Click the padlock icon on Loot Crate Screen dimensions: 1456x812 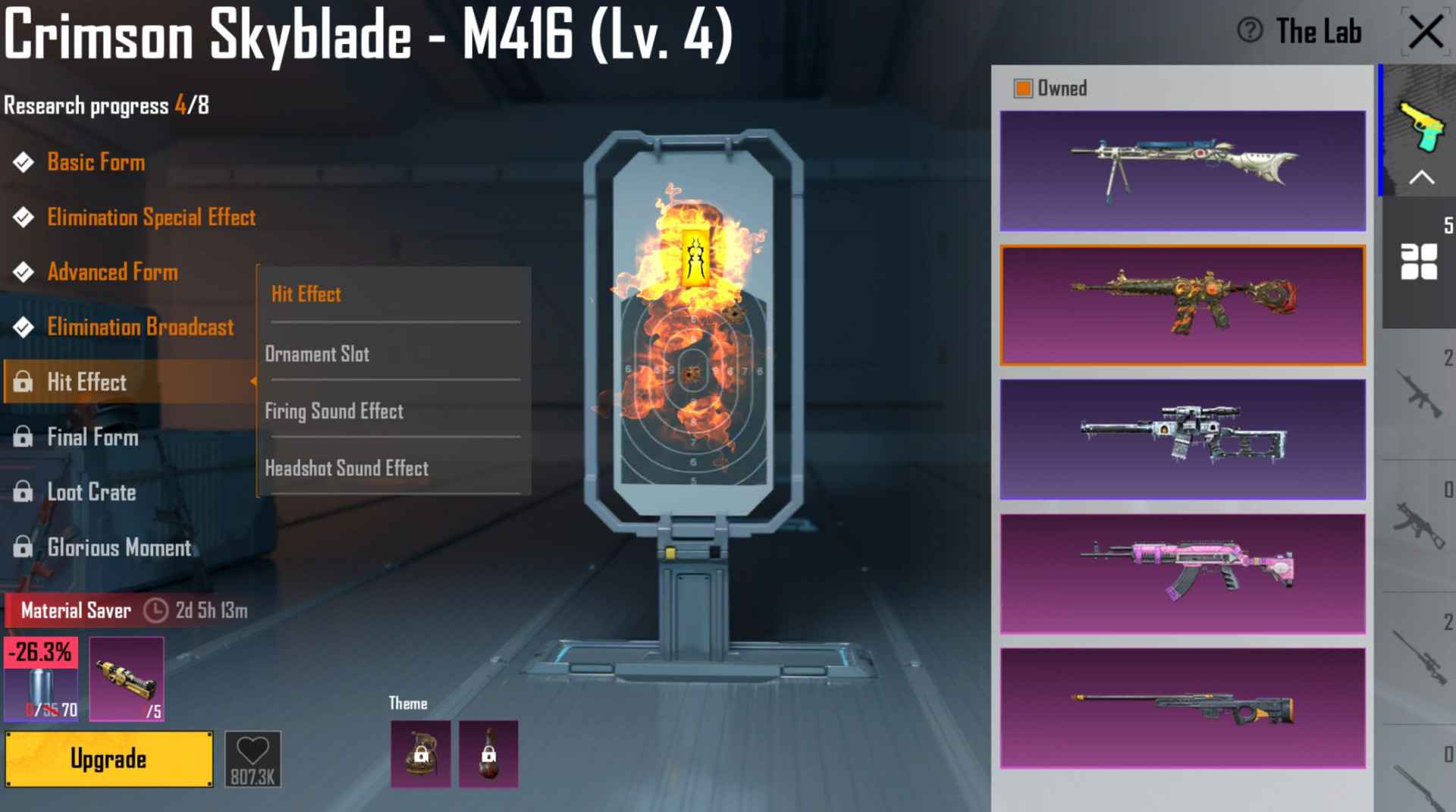tap(22, 492)
